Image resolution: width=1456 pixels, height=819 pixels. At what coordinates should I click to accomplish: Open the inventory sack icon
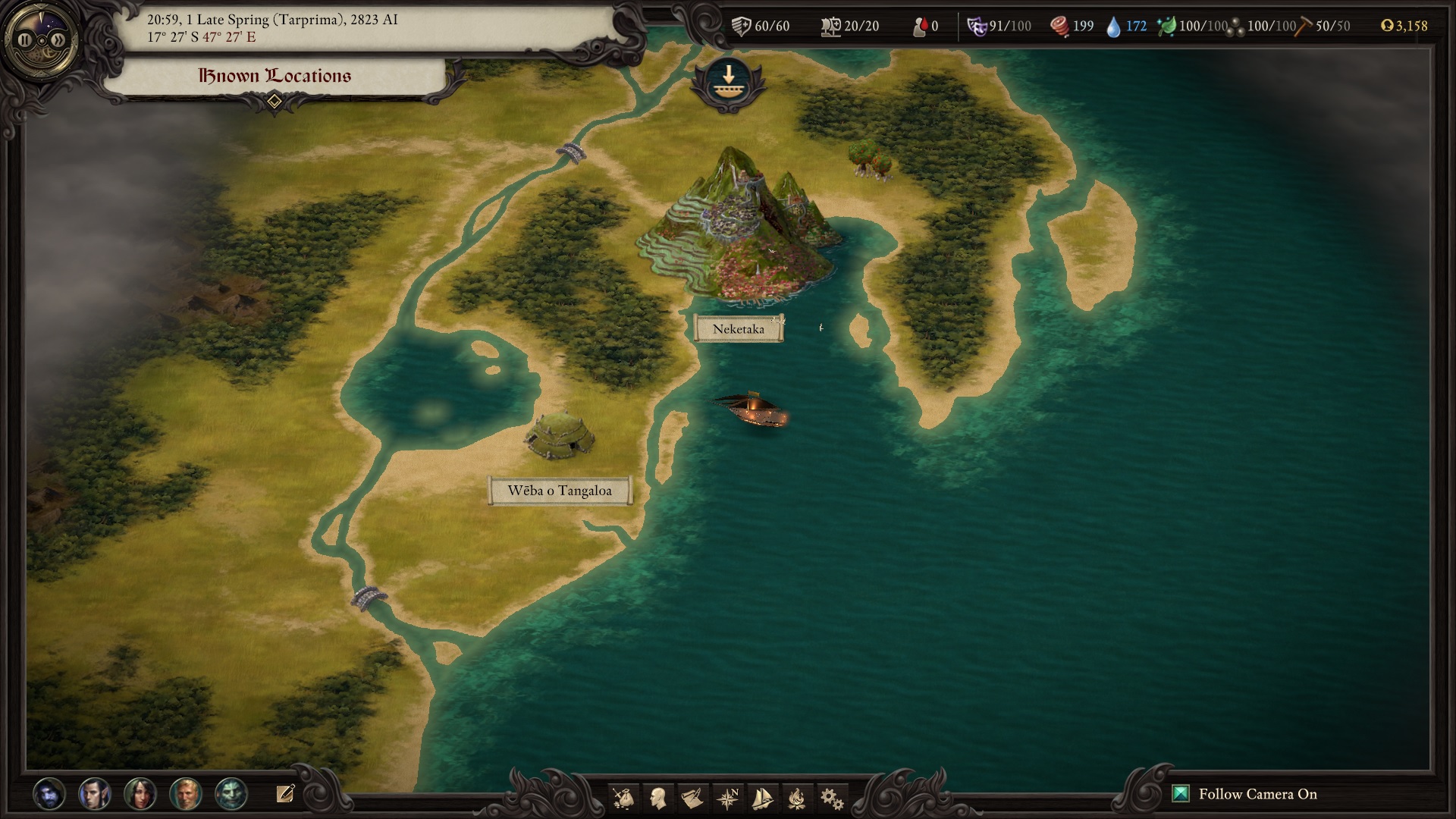(x=623, y=798)
